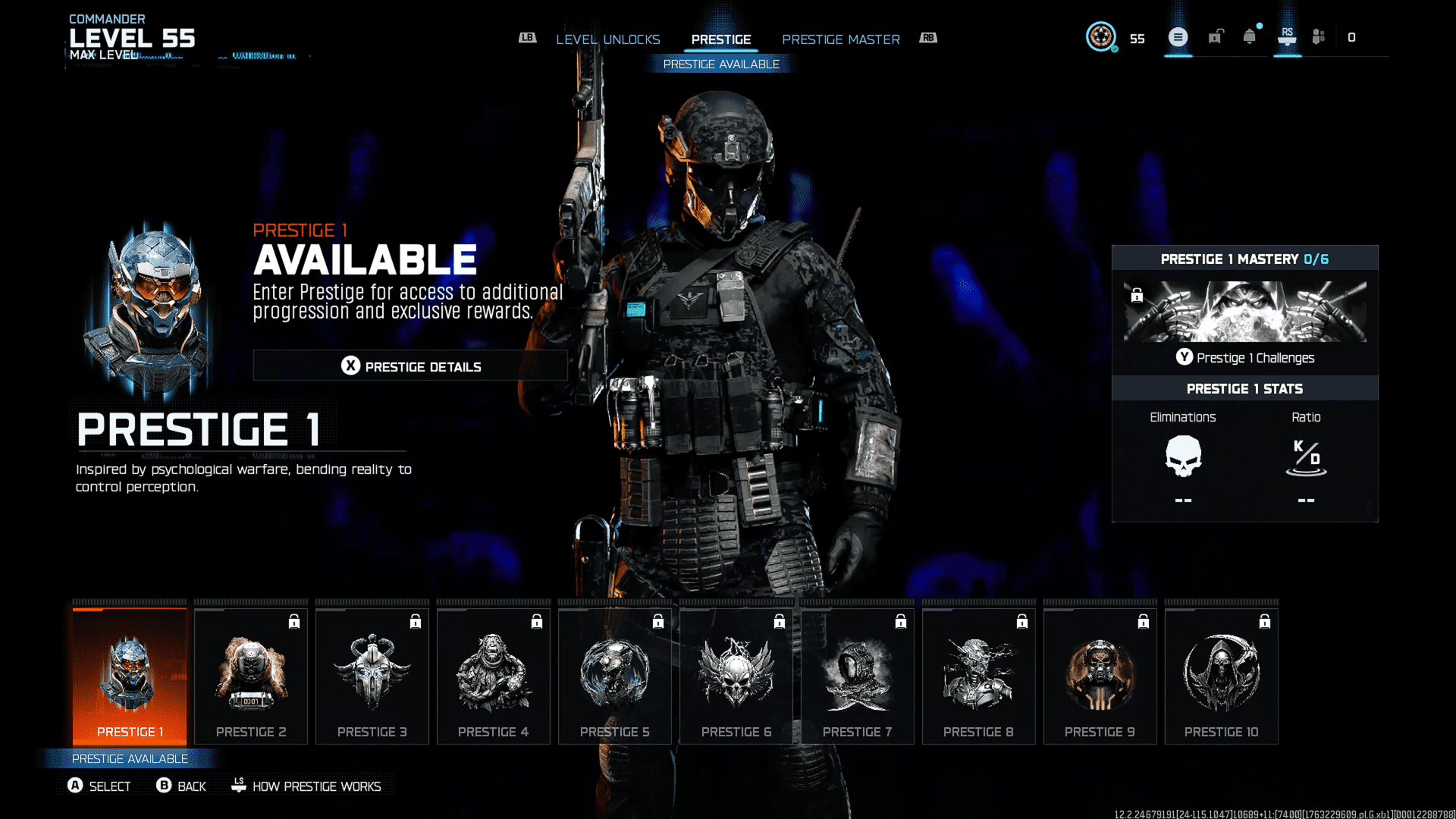Select the Prestige tab
Viewport: 1456px width, 819px height.
click(x=720, y=39)
